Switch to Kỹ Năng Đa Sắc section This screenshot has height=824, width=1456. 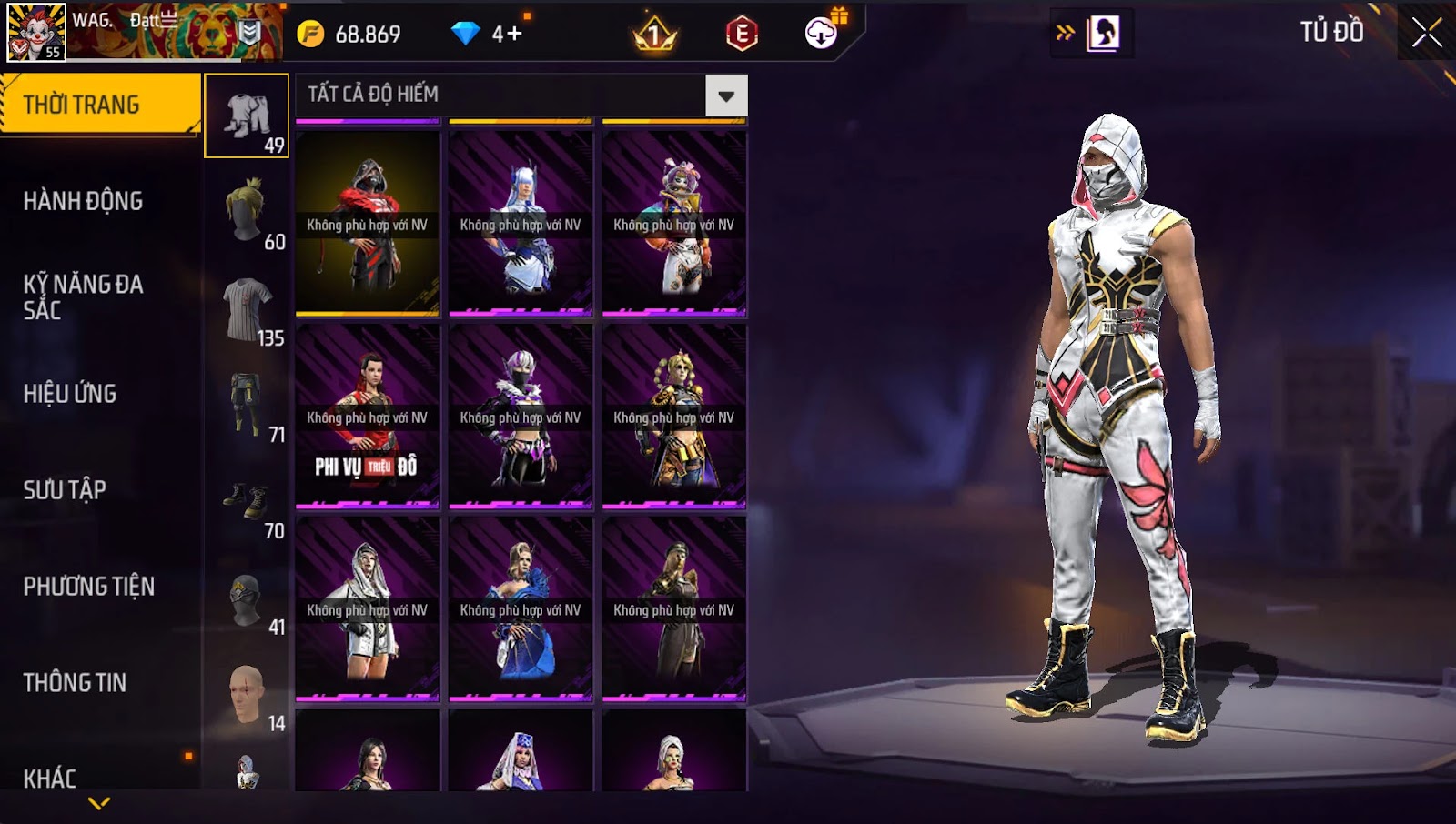(83, 297)
